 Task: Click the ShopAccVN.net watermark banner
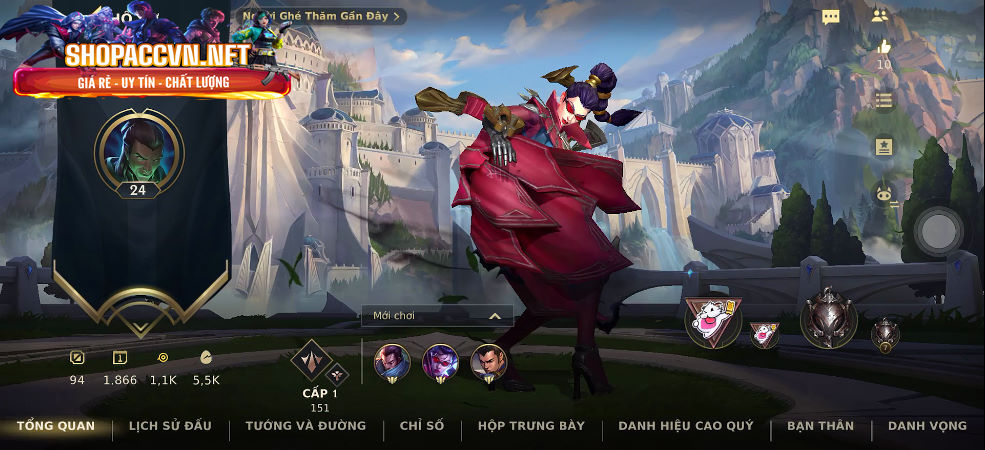tap(152, 68)
